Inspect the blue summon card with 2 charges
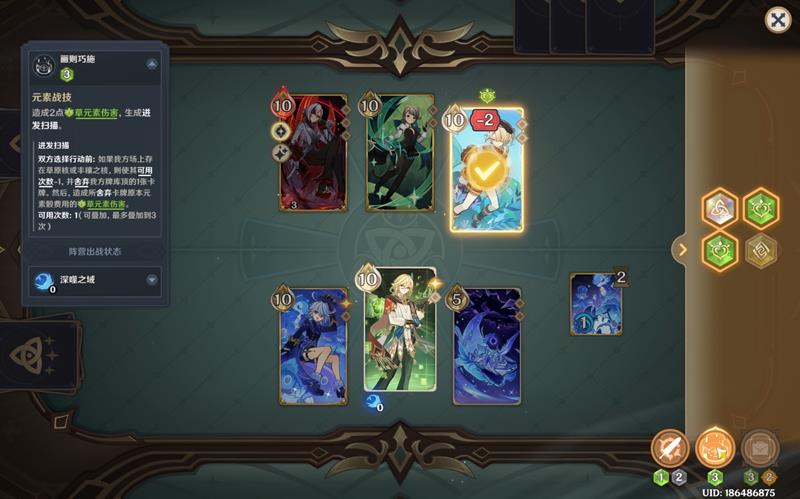This screenshot has height=499, width=800. point(596,304)
